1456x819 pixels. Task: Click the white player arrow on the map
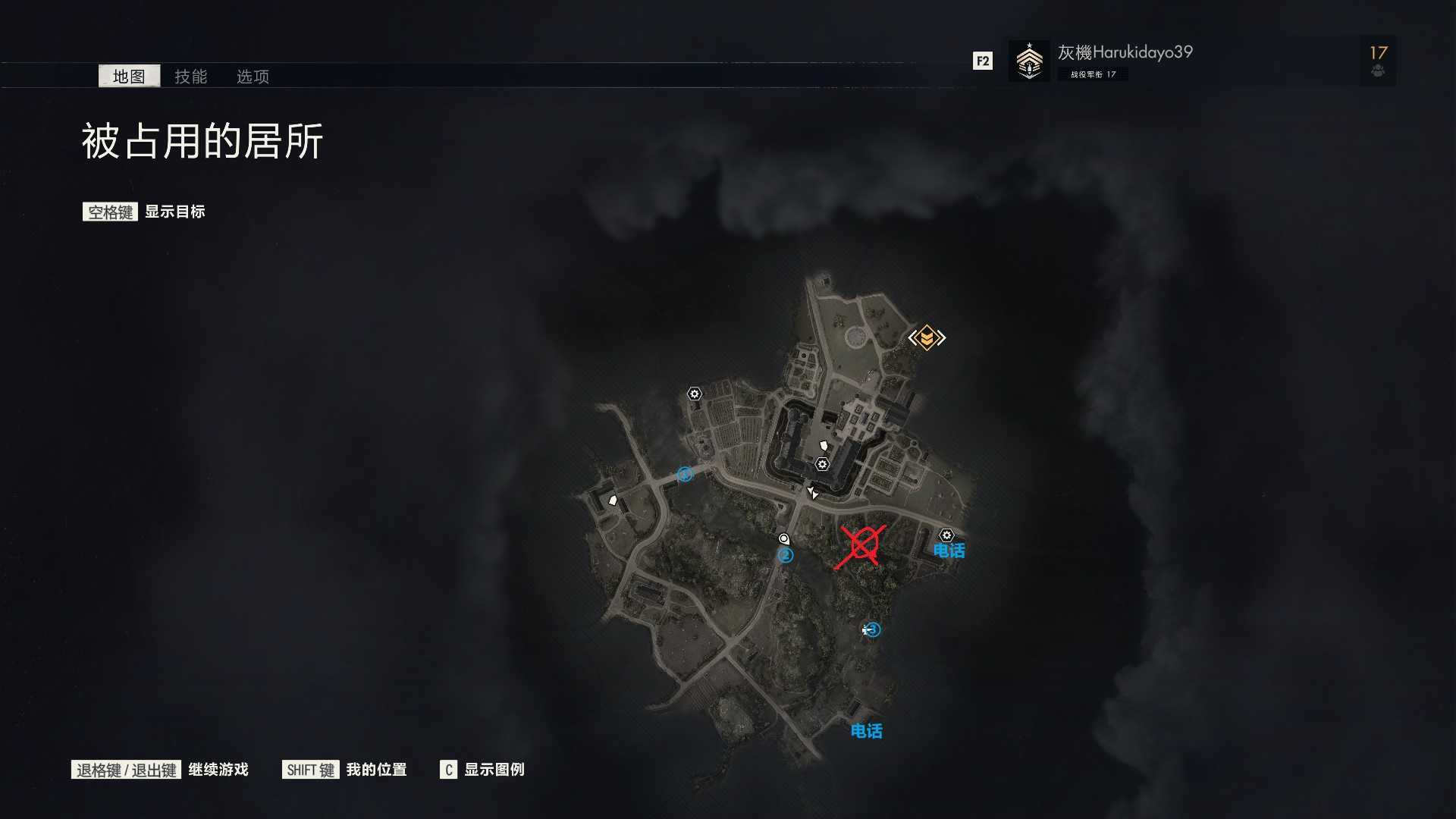click(x=812, y=493)
